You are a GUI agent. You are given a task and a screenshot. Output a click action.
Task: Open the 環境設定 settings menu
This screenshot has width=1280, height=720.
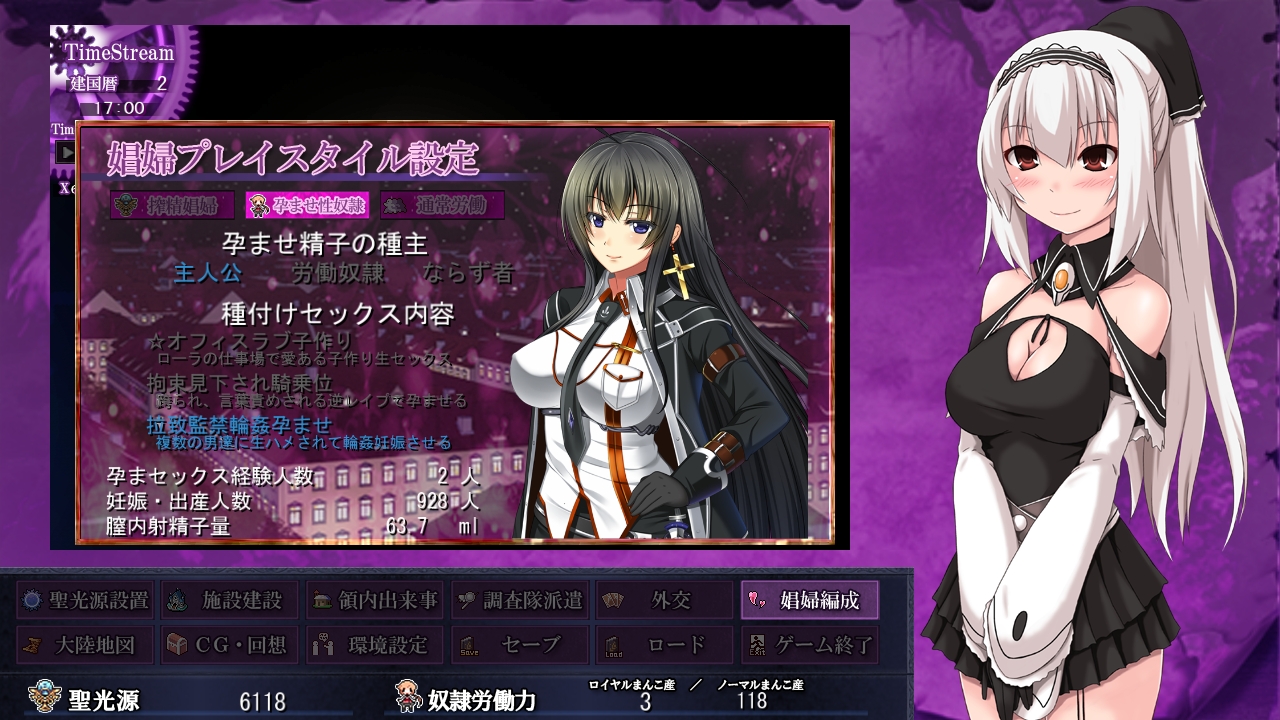pos(322,645)
